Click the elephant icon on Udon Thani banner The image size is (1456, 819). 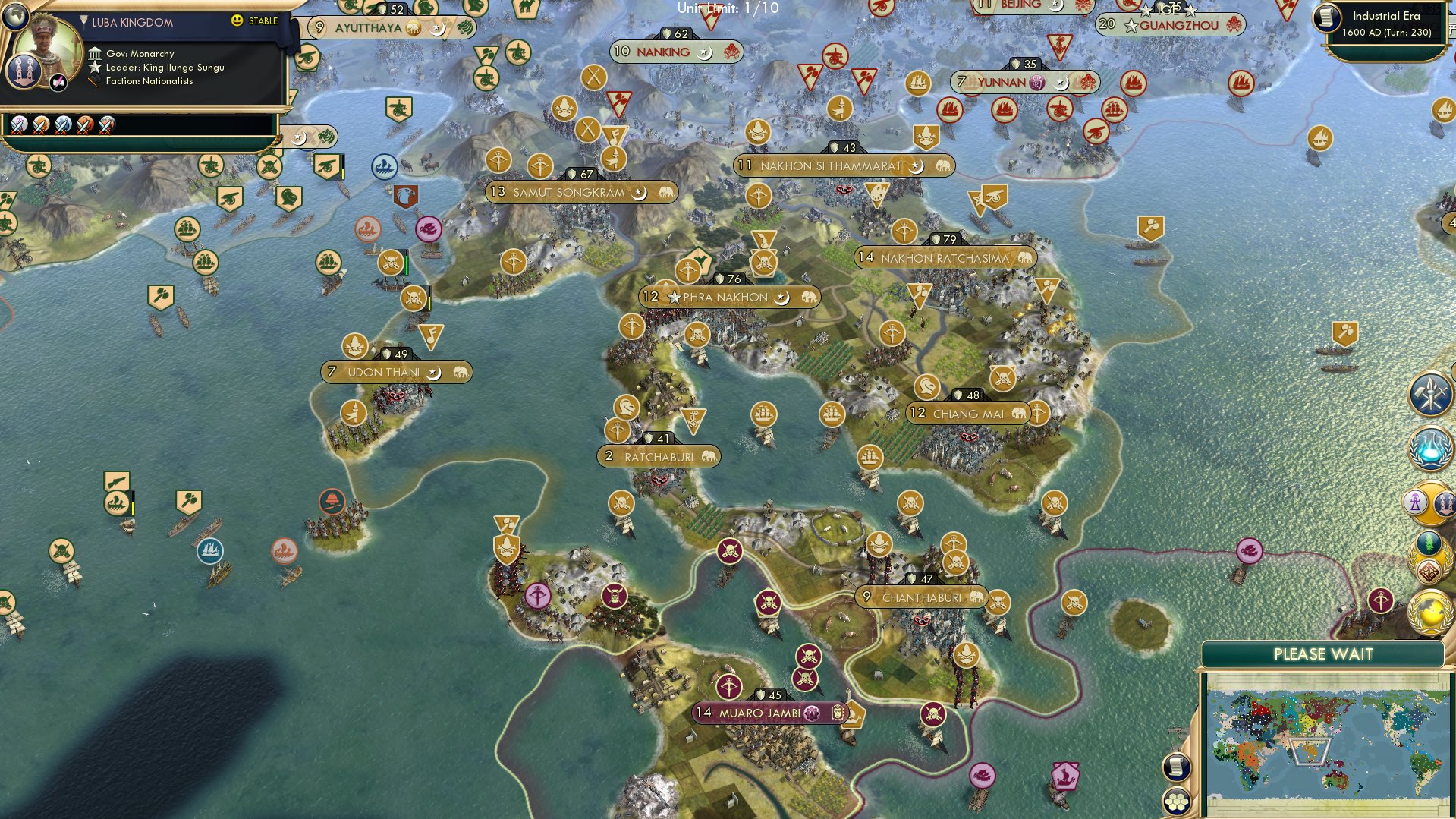pos(456,372)
